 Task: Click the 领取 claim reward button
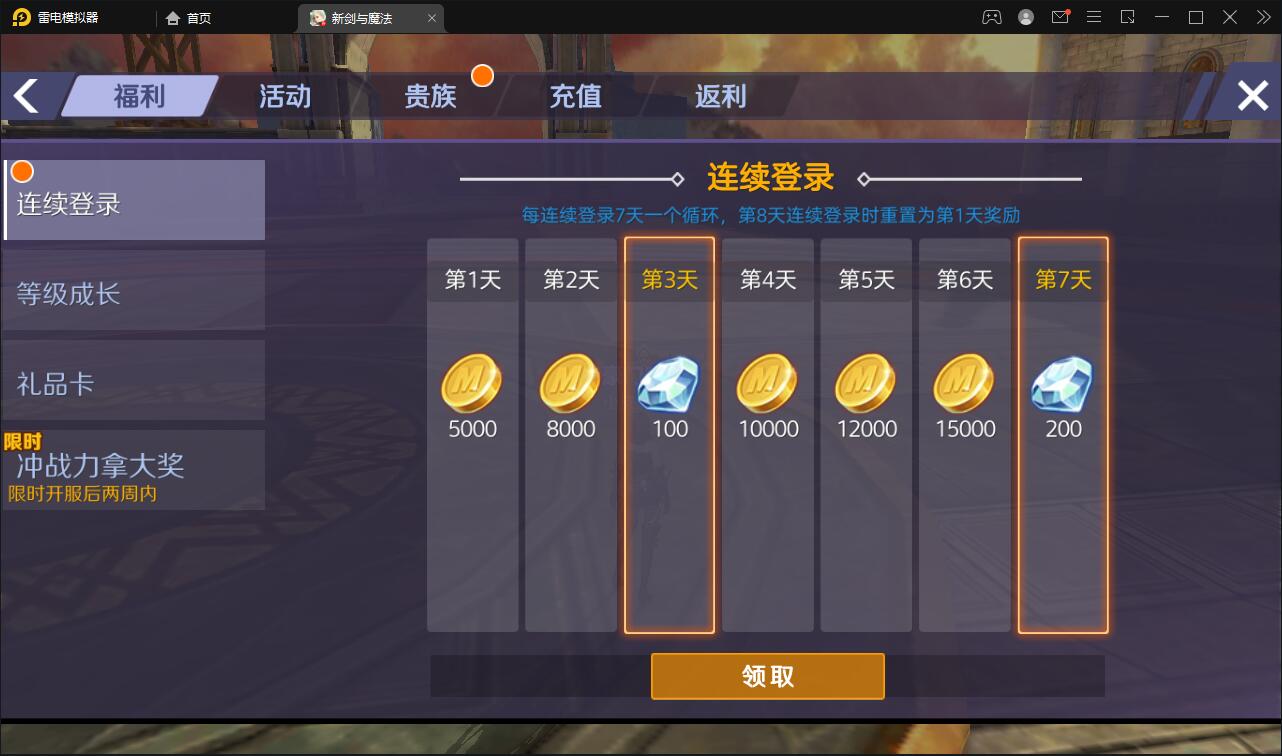point(767,676)
